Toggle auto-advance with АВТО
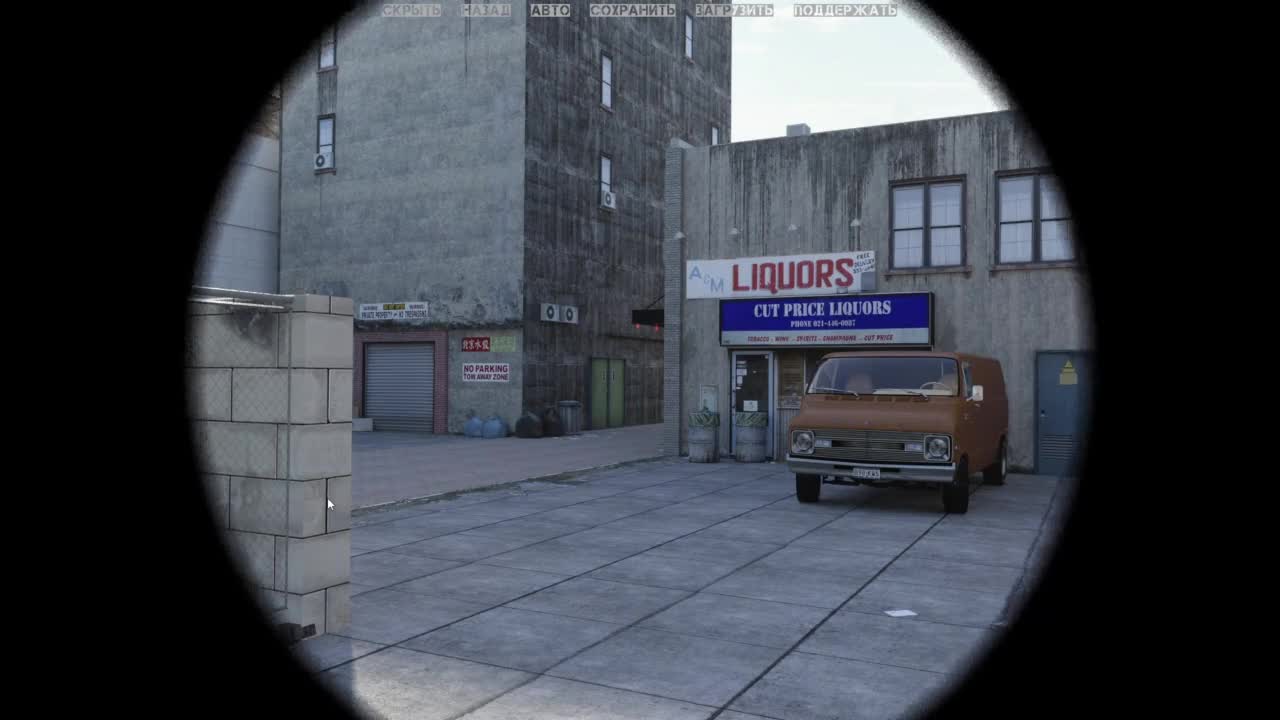Viewport: 1280px width, 720px height. click(x=550, y=10)
